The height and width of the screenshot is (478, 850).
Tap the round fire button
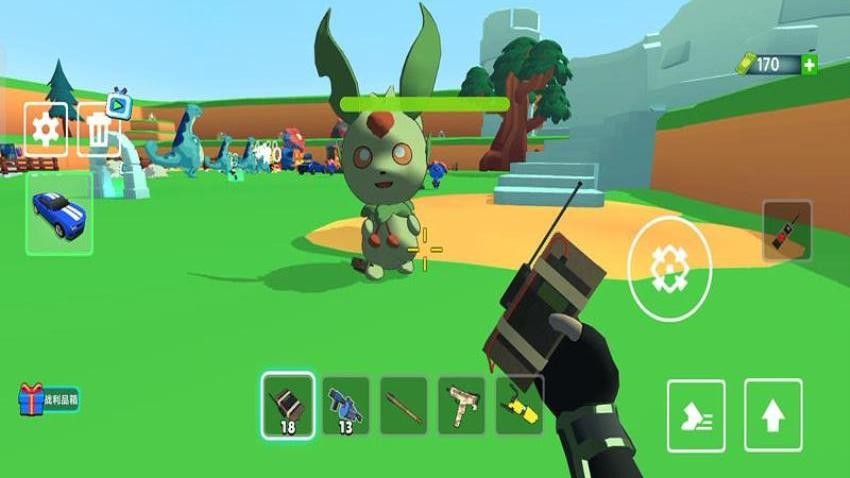tap(669, 265)
